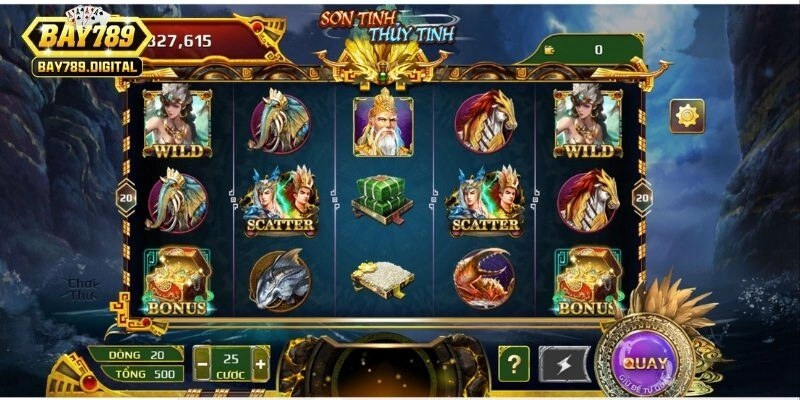Open the question mark help screen
This screenshot has height=400, width=800.
coord(514,364)
